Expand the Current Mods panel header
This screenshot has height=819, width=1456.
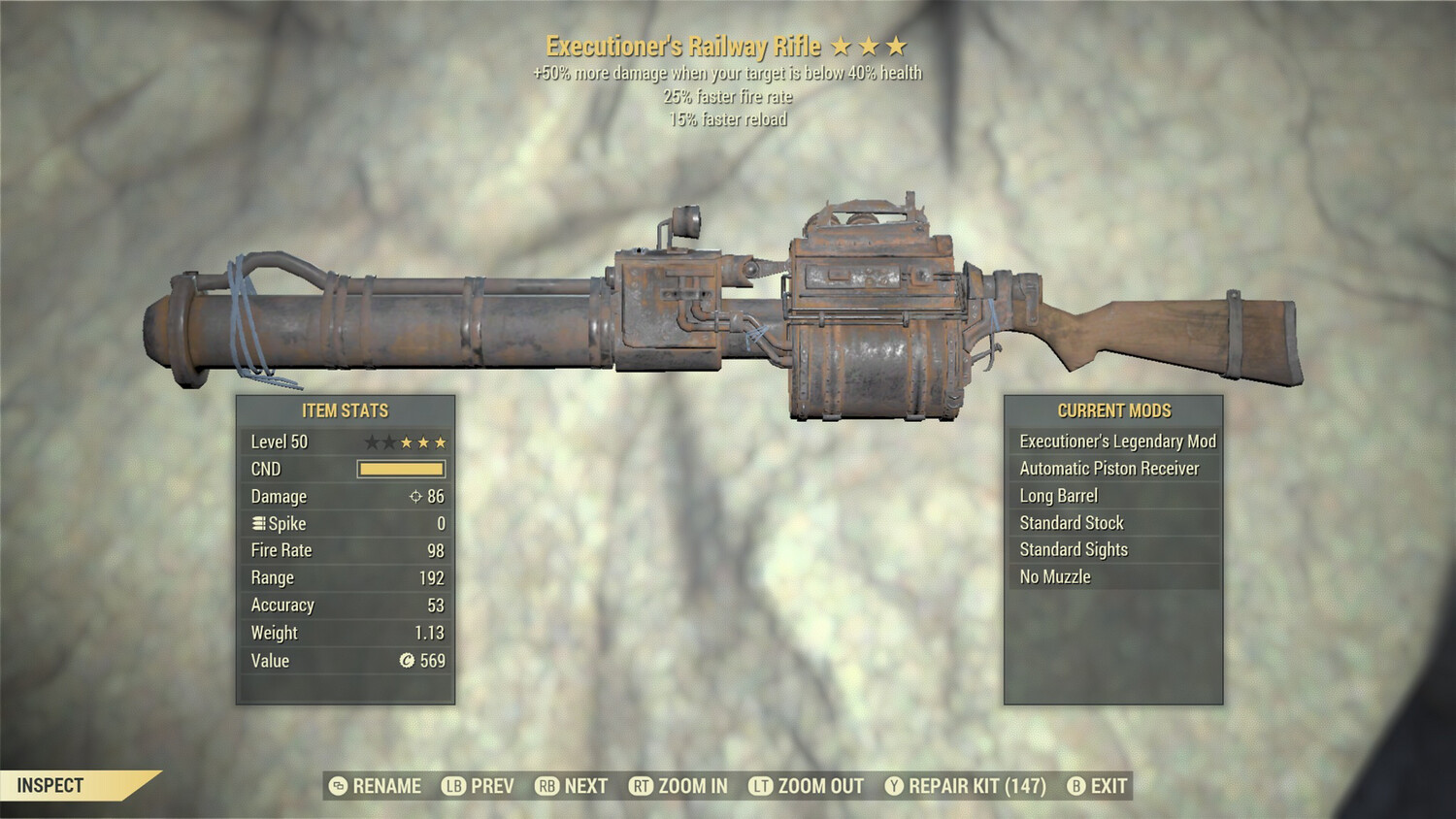point(1112,410)
